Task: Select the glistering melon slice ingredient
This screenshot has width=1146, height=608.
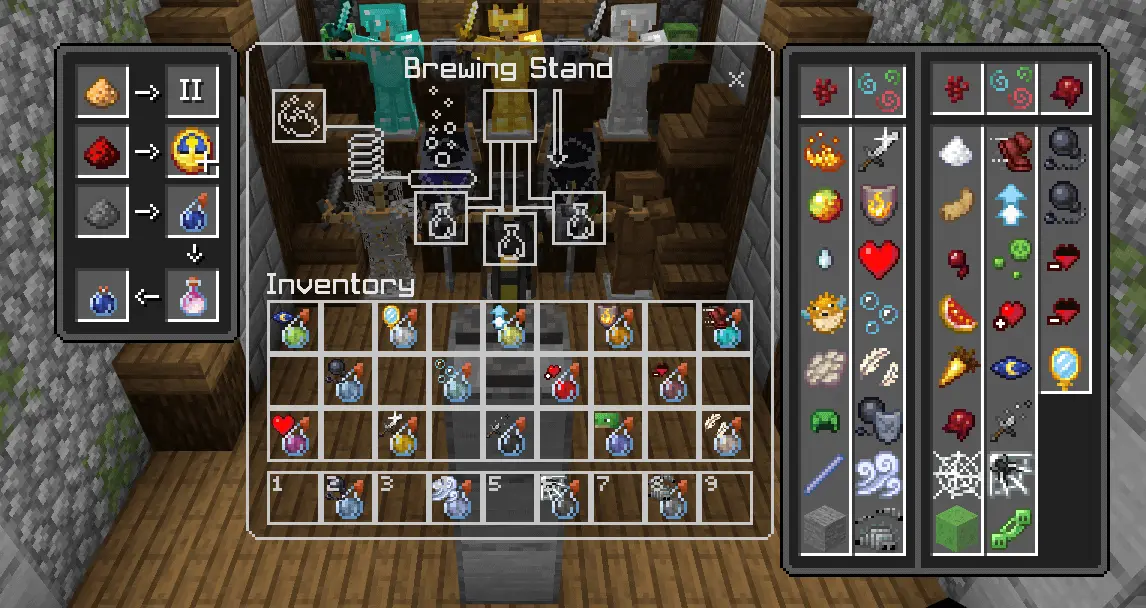Action: (x=957, y=314)
